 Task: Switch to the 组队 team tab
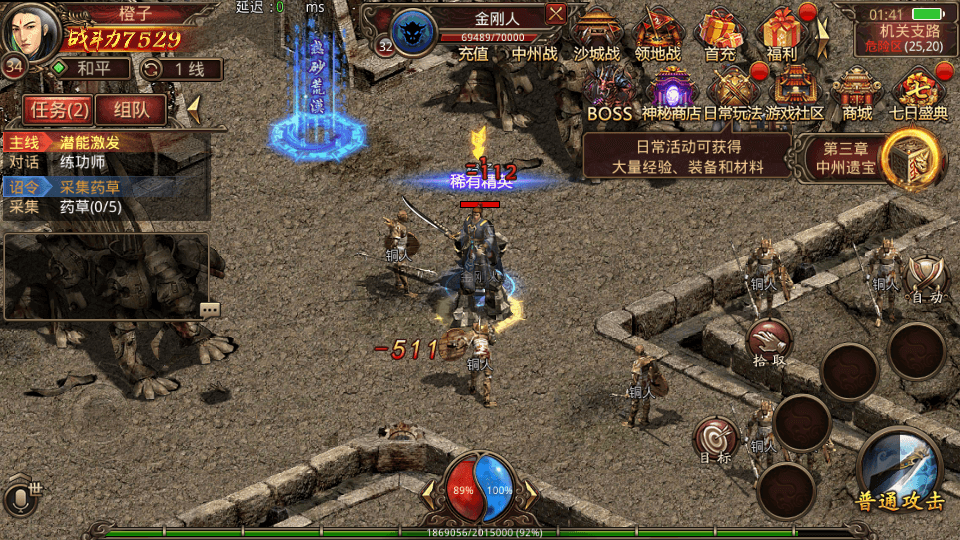(131, 110)
